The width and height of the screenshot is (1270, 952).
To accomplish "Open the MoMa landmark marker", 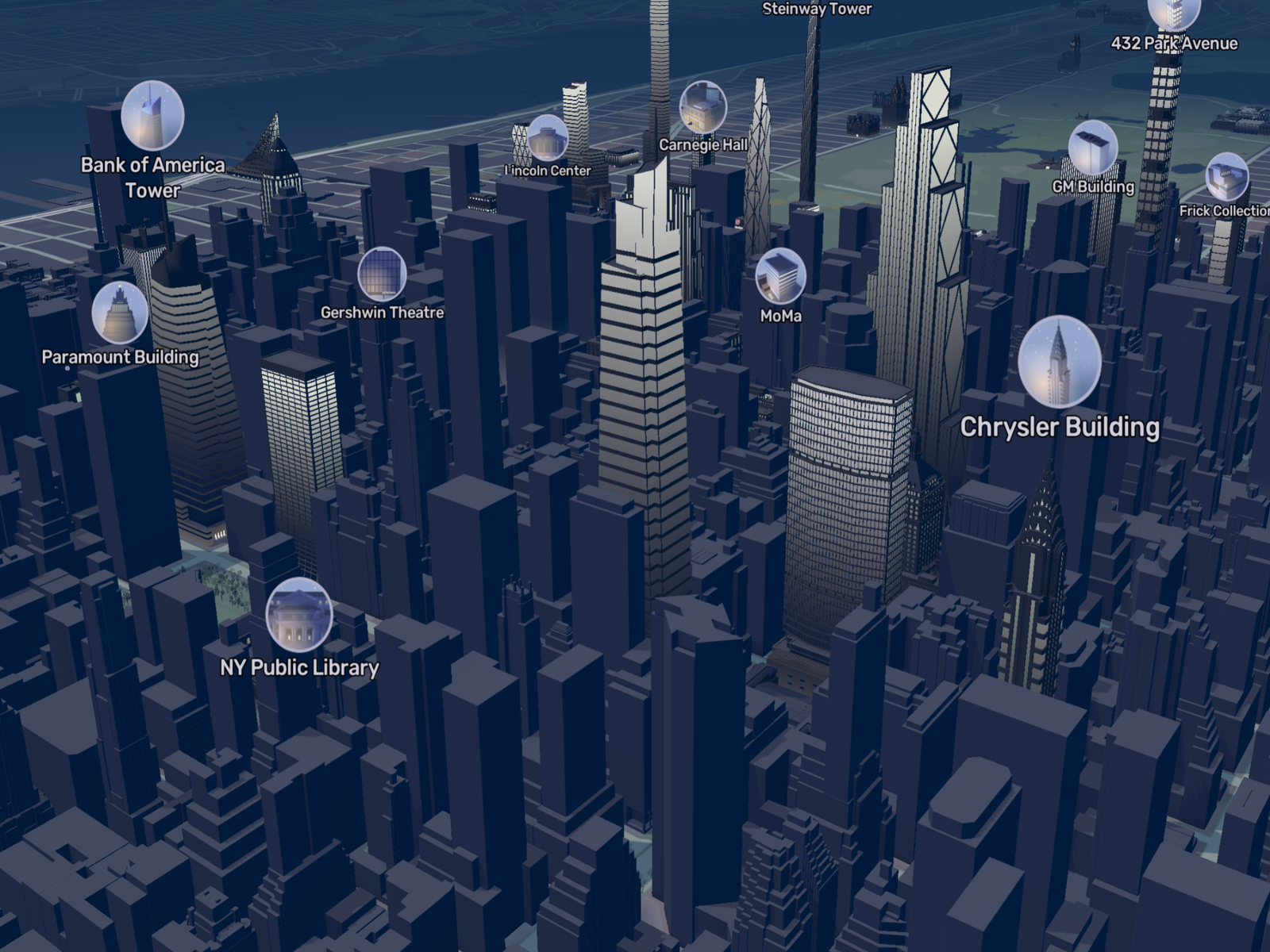I will coord(780,276).
